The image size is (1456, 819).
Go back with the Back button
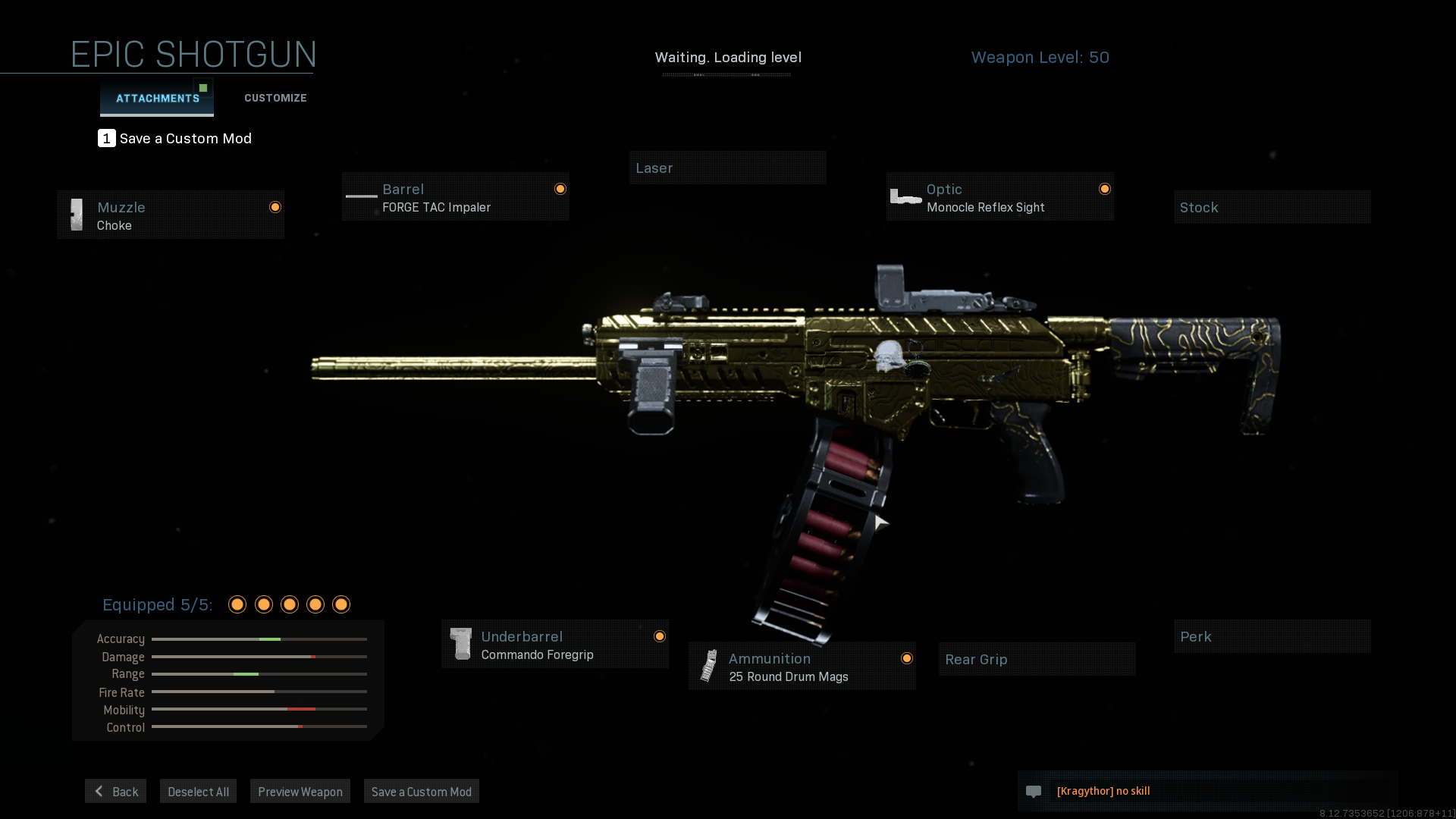[116, 792]
